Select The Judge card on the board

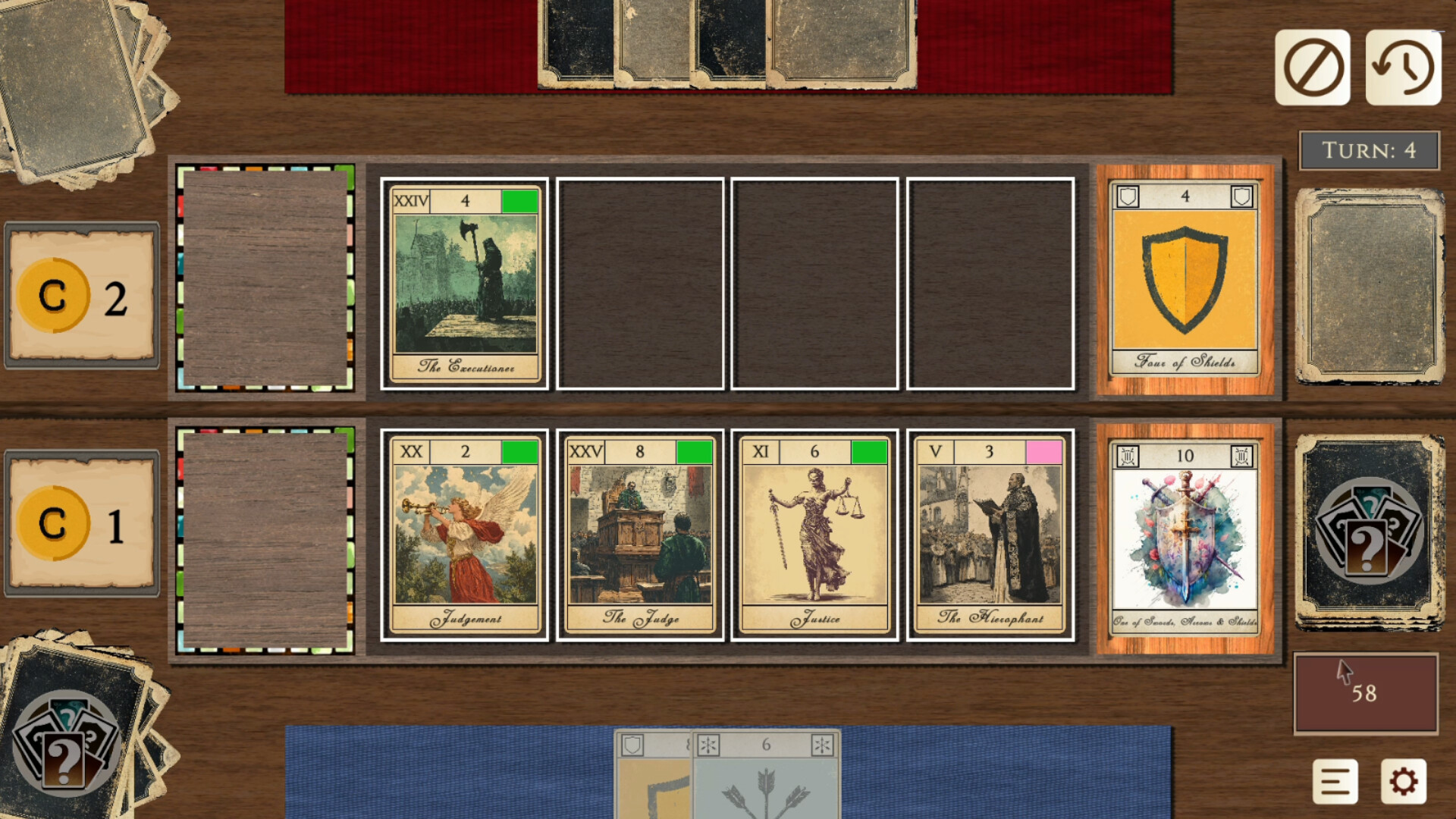[639, 535]
